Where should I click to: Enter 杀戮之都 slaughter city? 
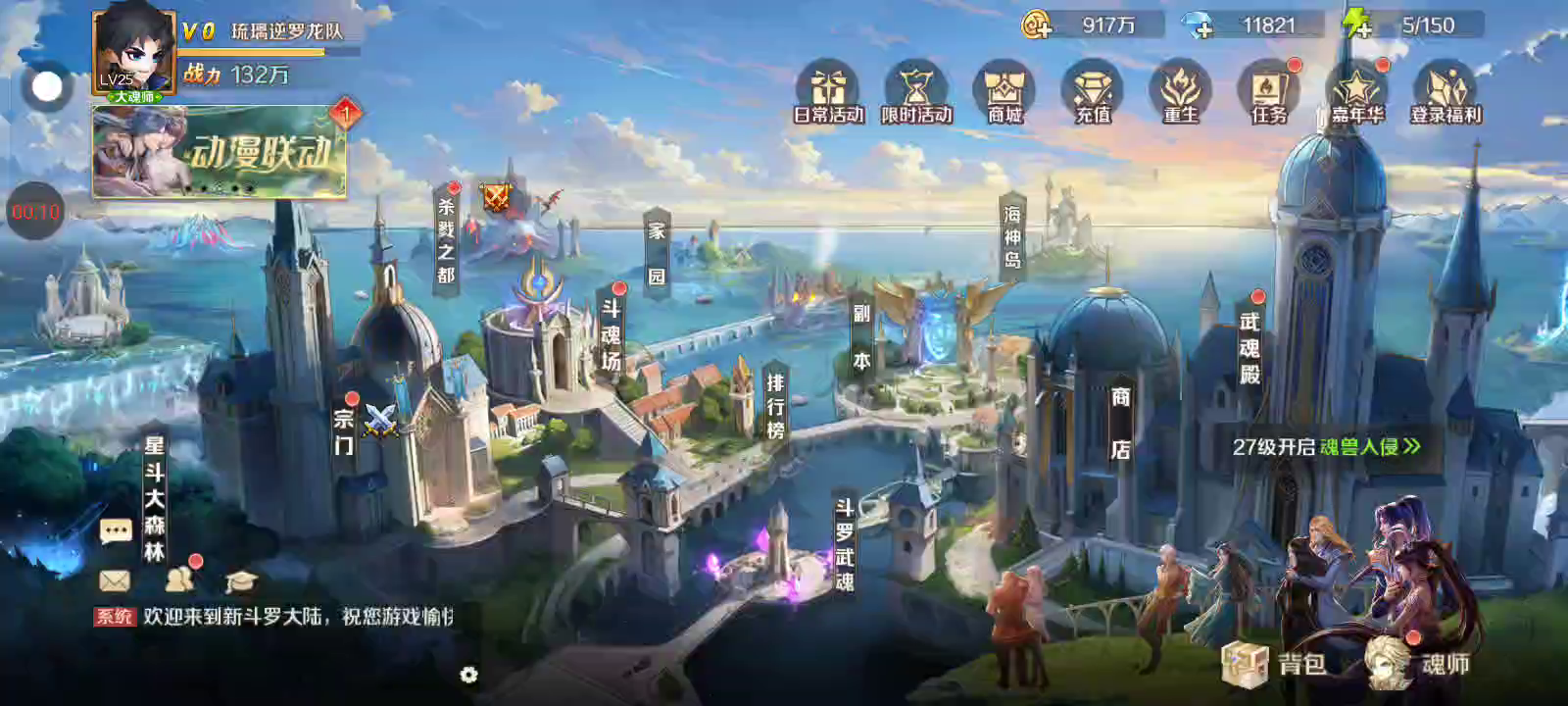tap(446, 240)
